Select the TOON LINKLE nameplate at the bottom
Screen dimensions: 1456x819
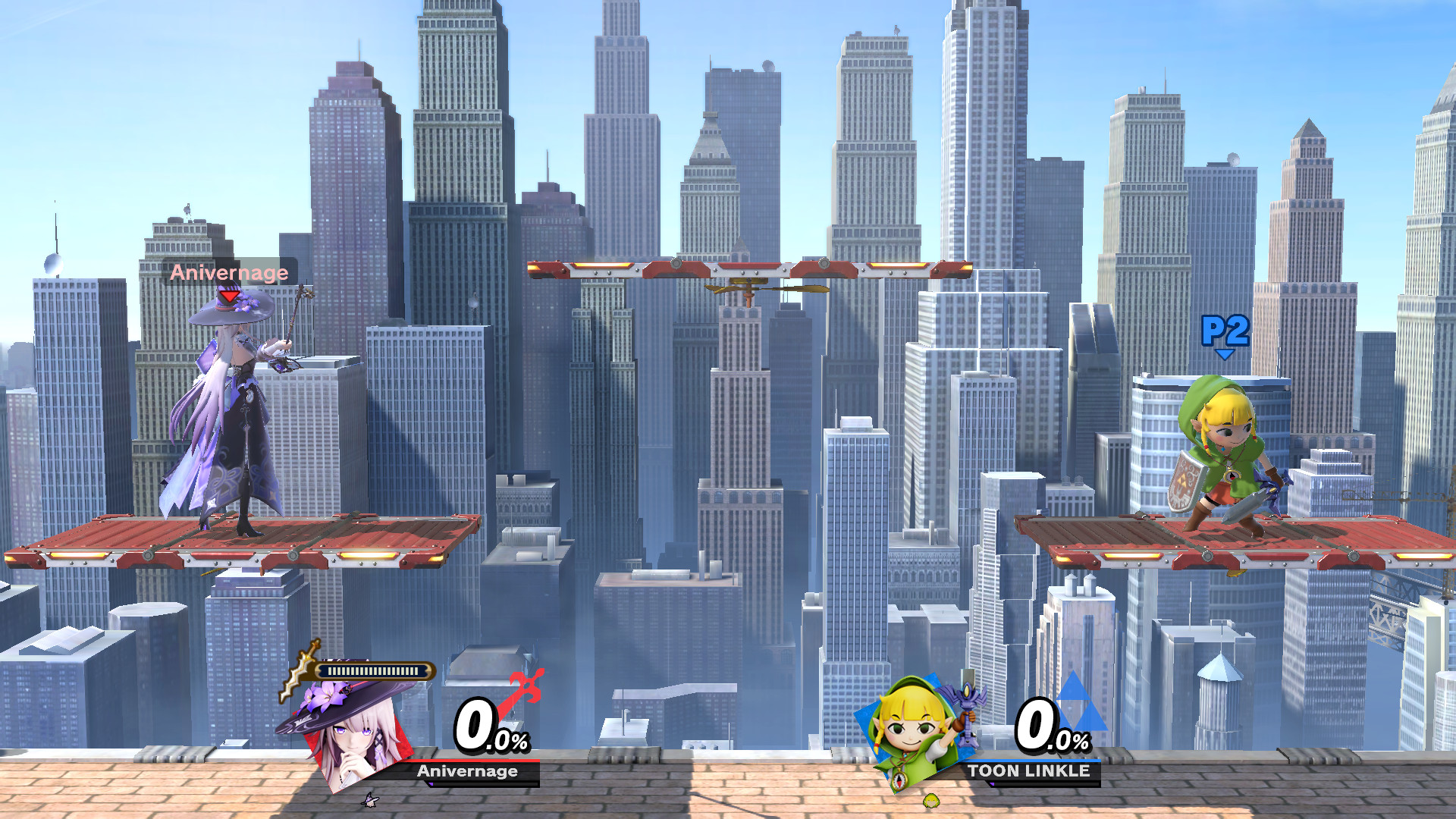pyautogui.click(x=1030, y=770)
